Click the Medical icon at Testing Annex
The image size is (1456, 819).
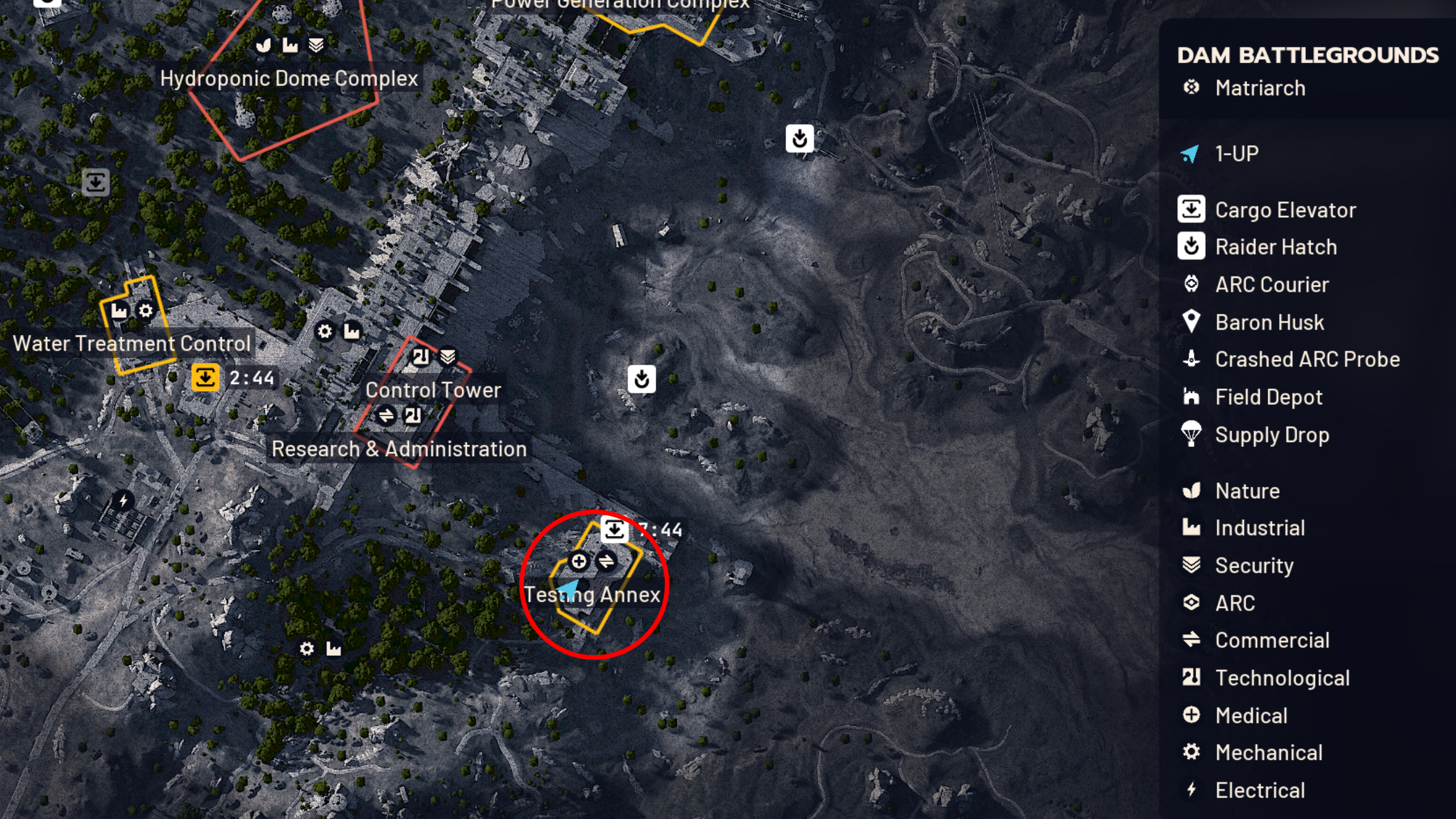click(579, 561)
